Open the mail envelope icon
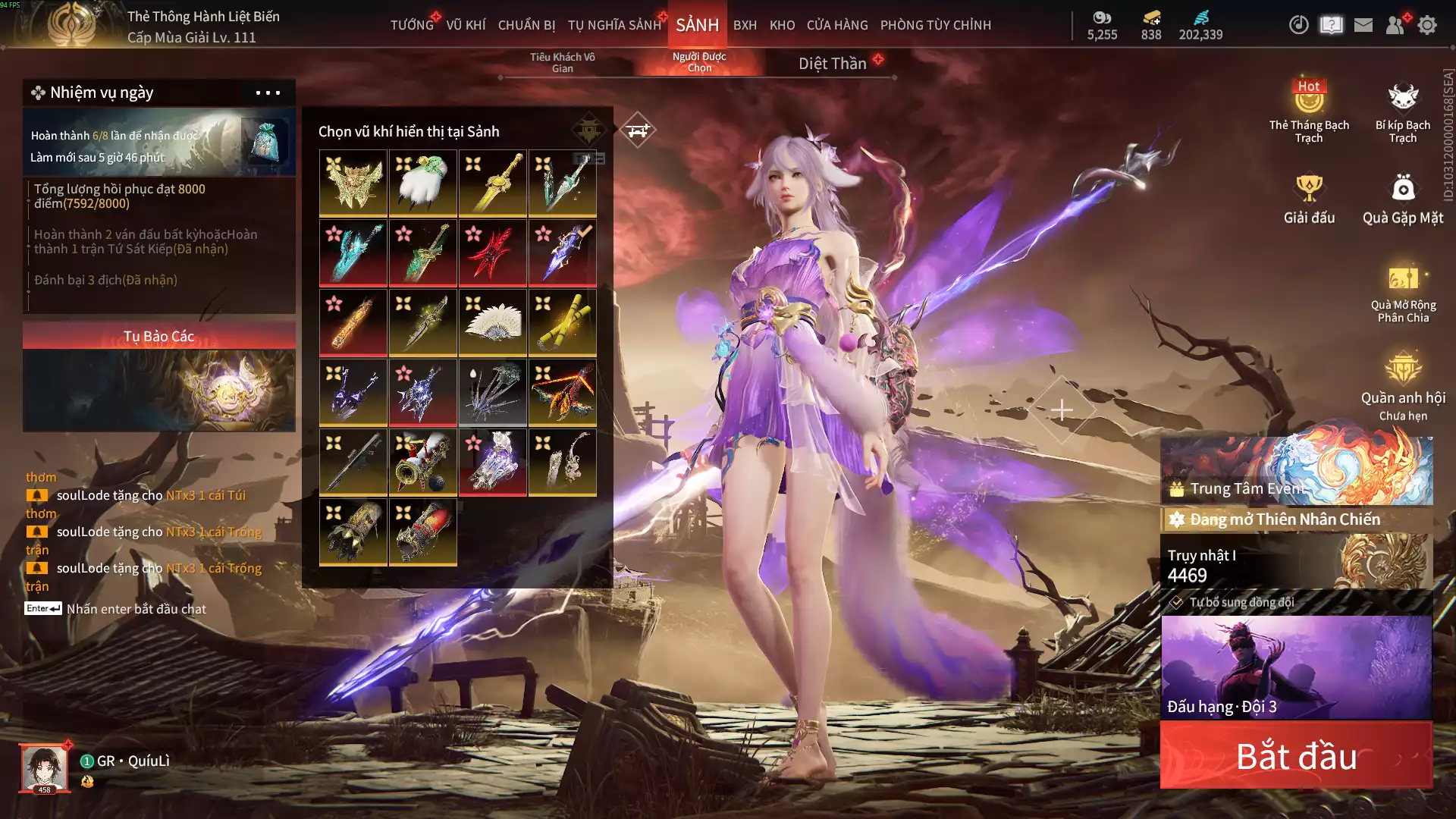 pos(1363,25)
